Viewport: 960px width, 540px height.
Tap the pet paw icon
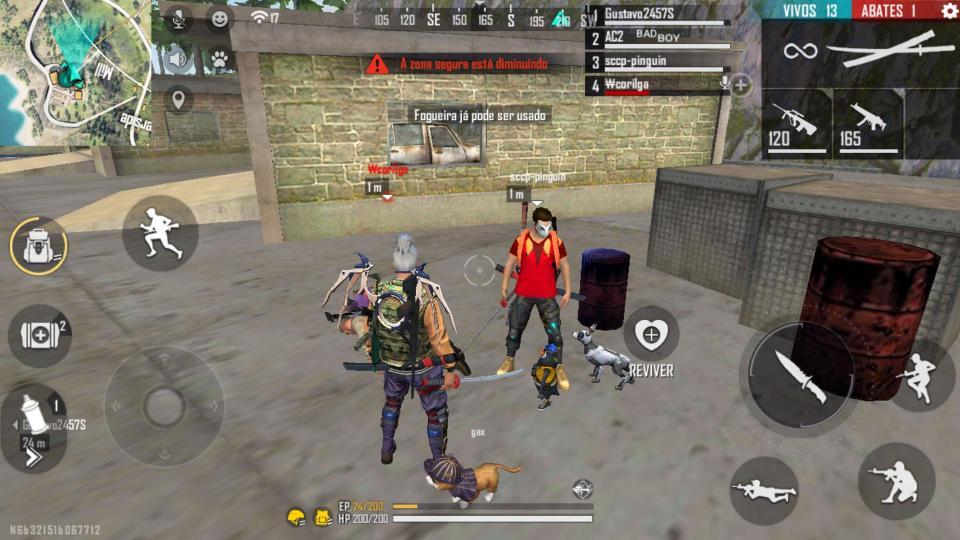(x=219, y=58)
